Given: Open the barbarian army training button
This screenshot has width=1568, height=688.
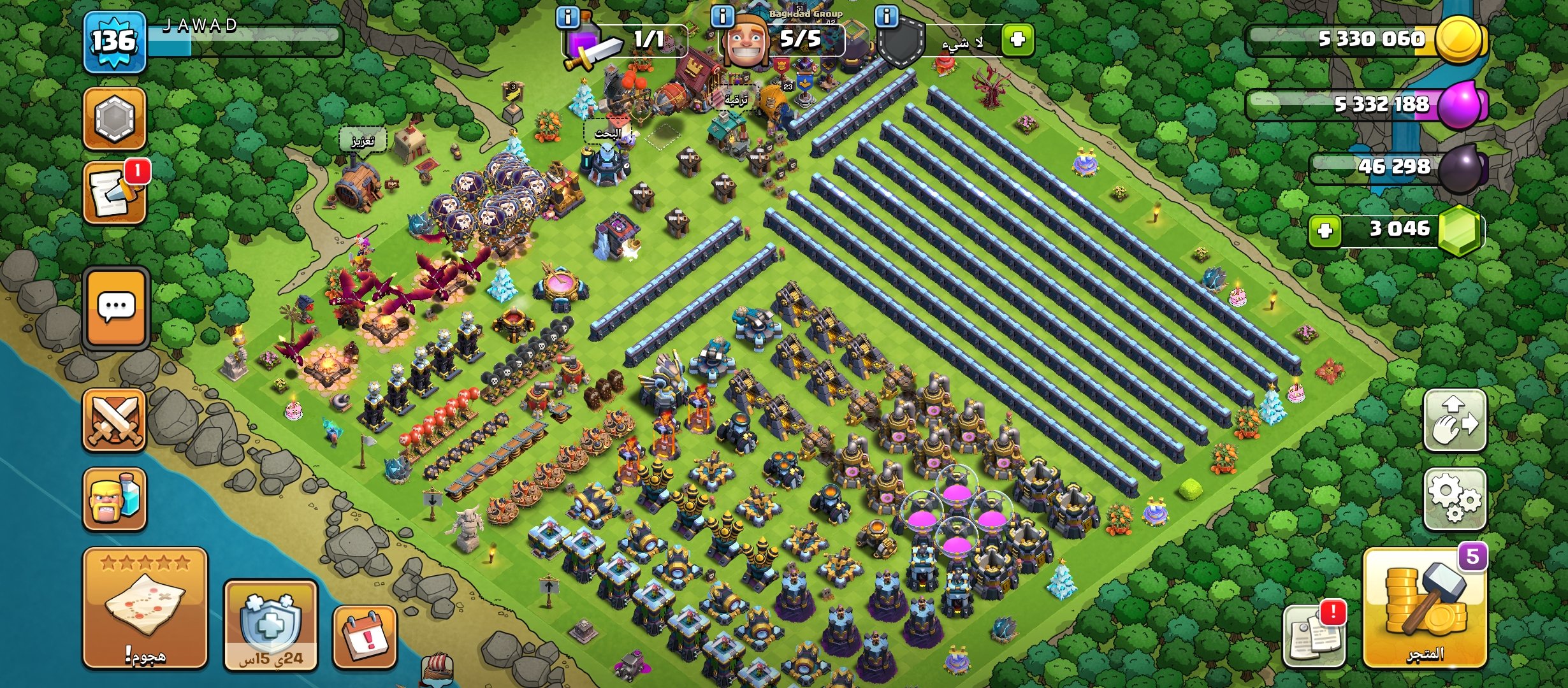Looking at the screenshot, I should click(115, 499).
